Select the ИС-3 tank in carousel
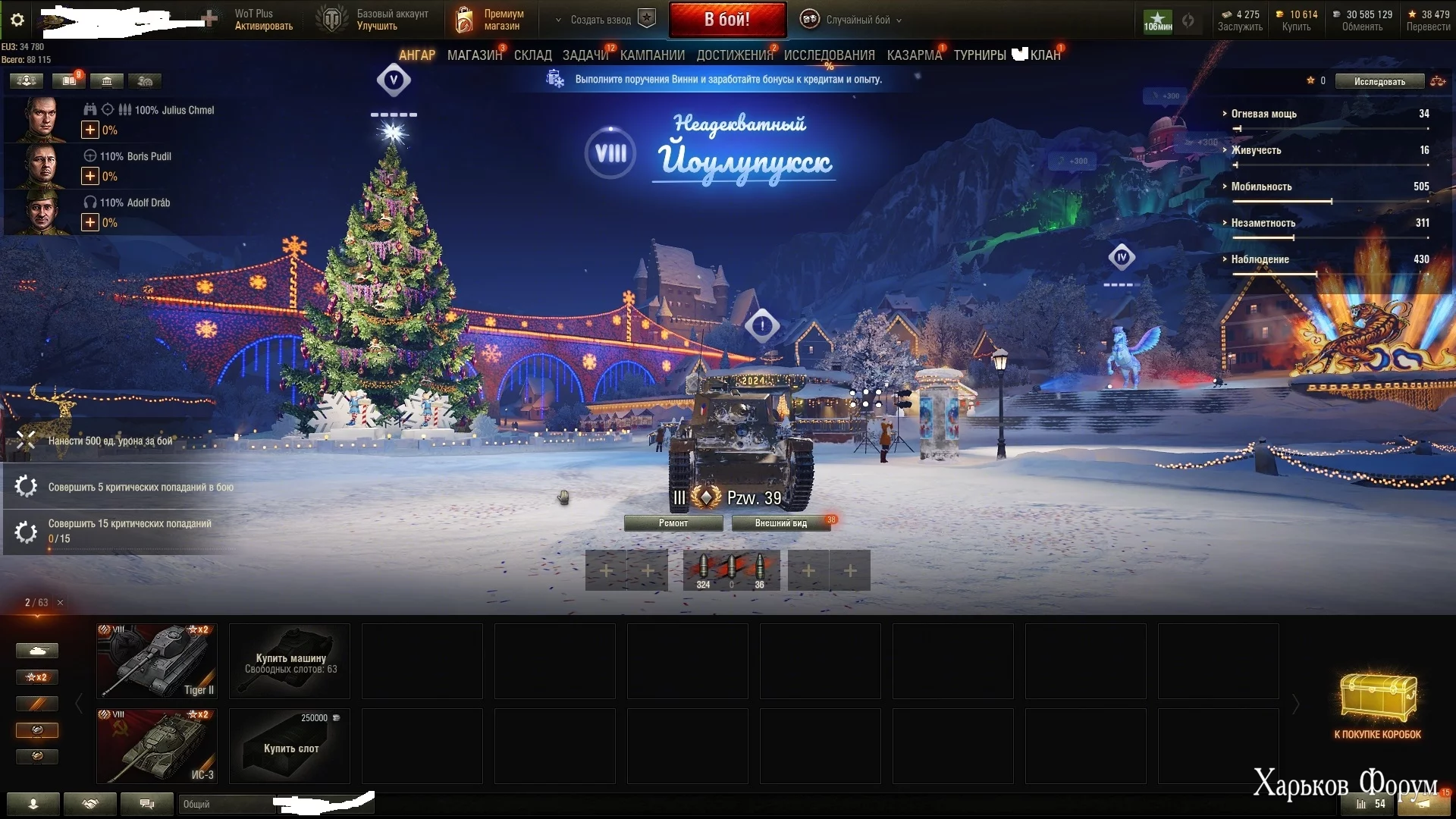The width and height of the screenshot is (1456, 819). pyautogui.click(x=157, y=745)
